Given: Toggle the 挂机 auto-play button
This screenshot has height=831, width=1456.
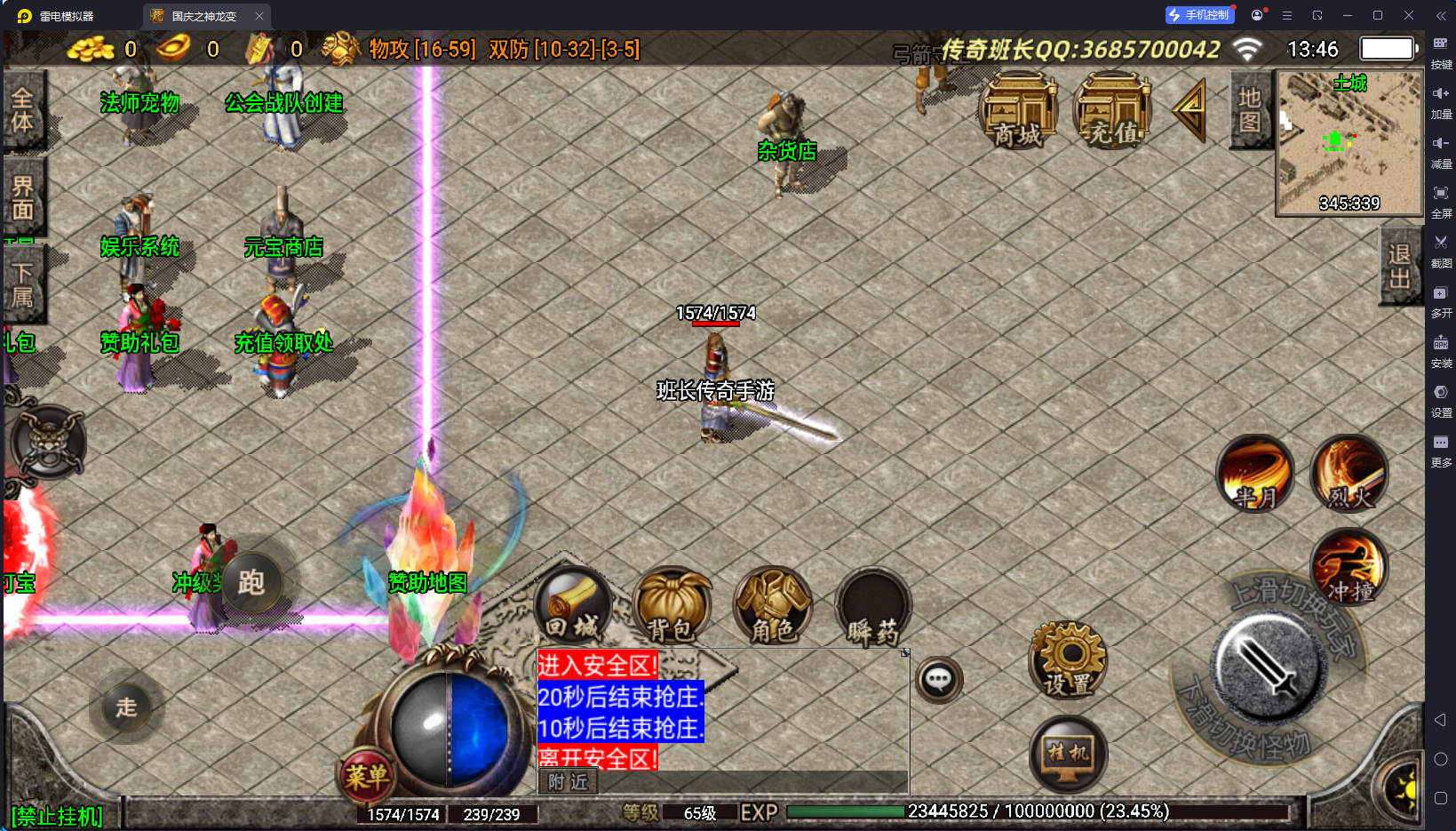Looking at the screenshot, I should (x=1068, y=754).
